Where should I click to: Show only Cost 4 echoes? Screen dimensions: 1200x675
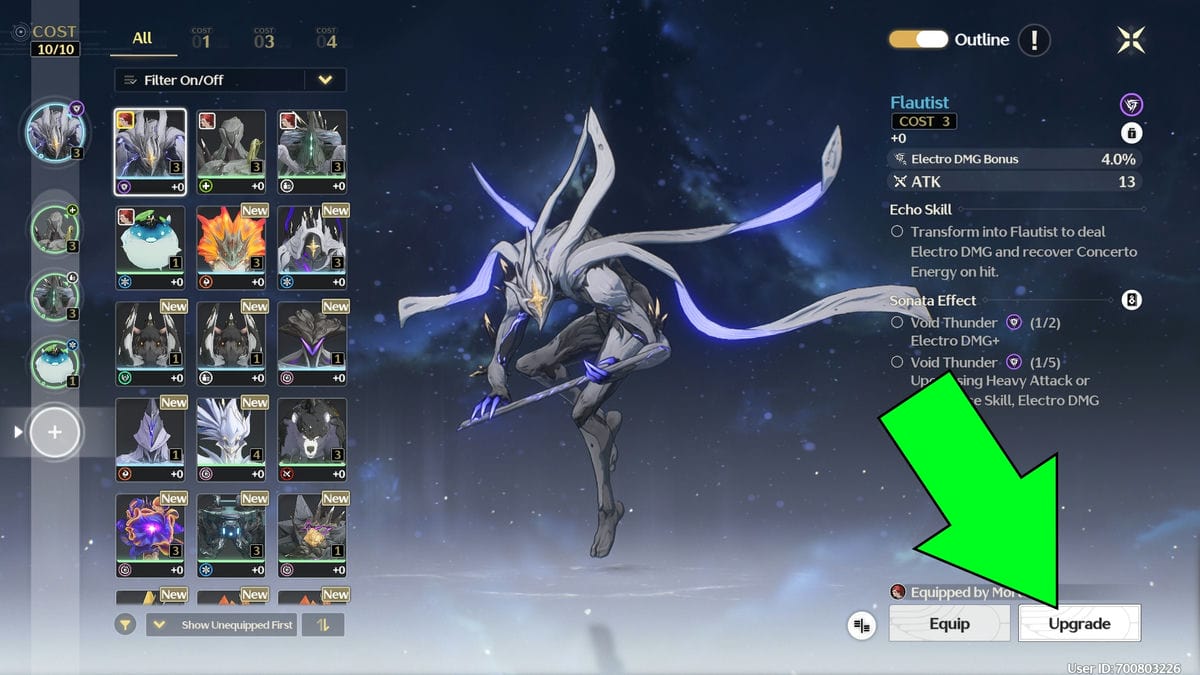point(326,40)
